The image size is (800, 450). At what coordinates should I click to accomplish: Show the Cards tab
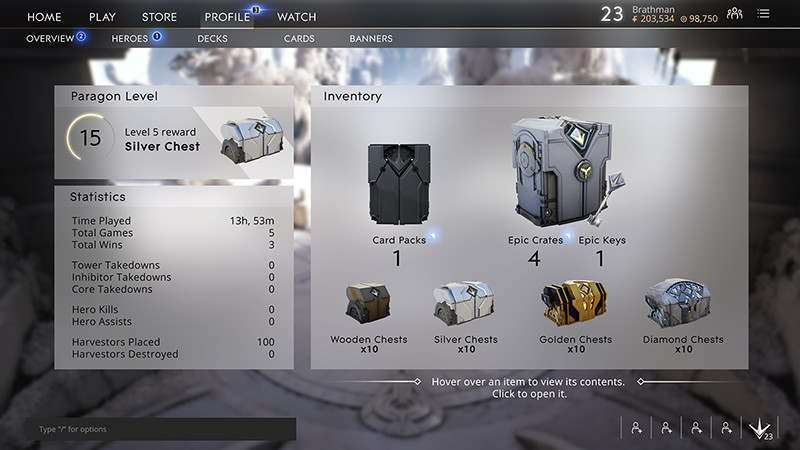[299, 39]
